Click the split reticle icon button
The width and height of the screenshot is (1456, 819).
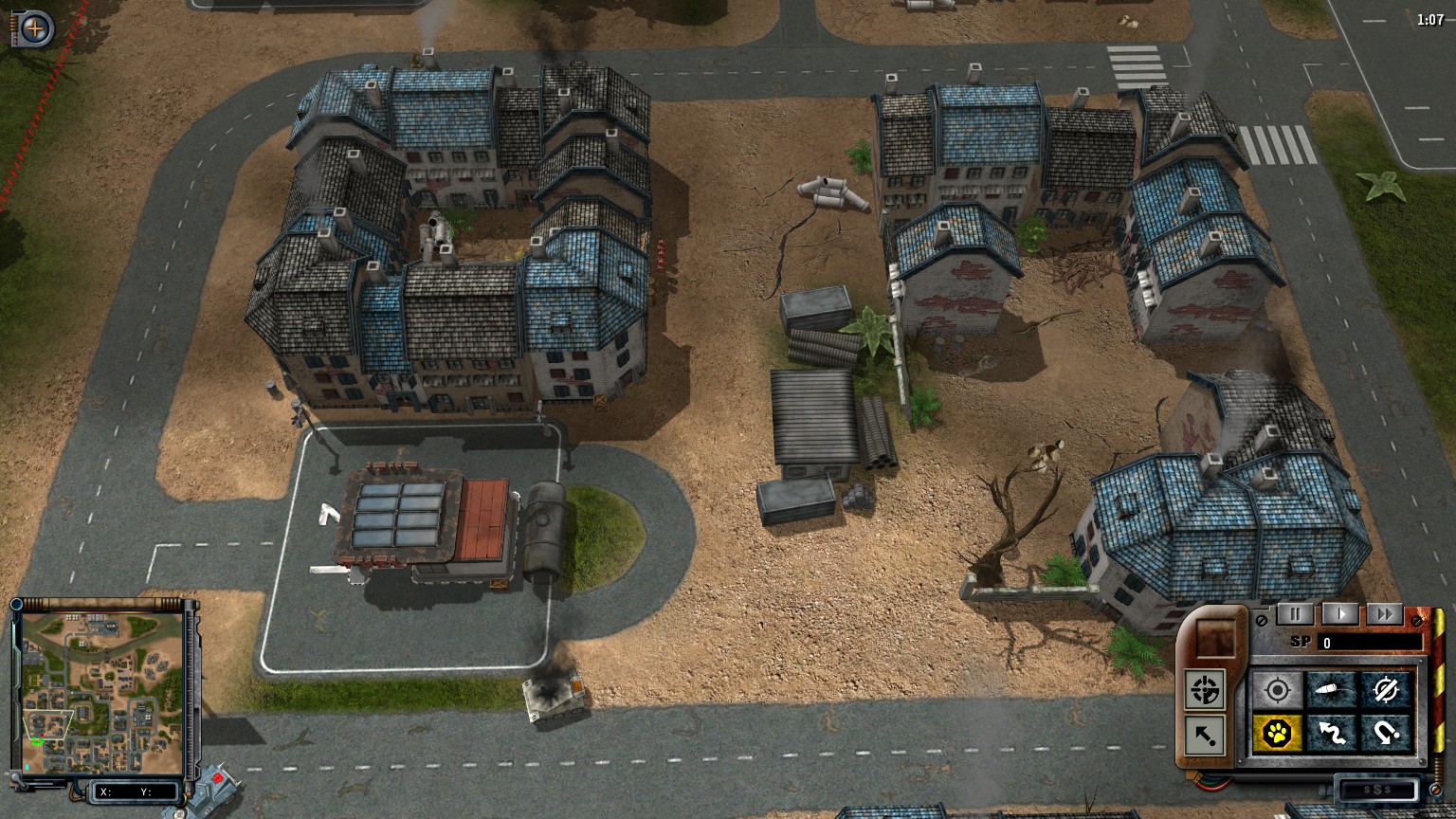point(1205,690)
